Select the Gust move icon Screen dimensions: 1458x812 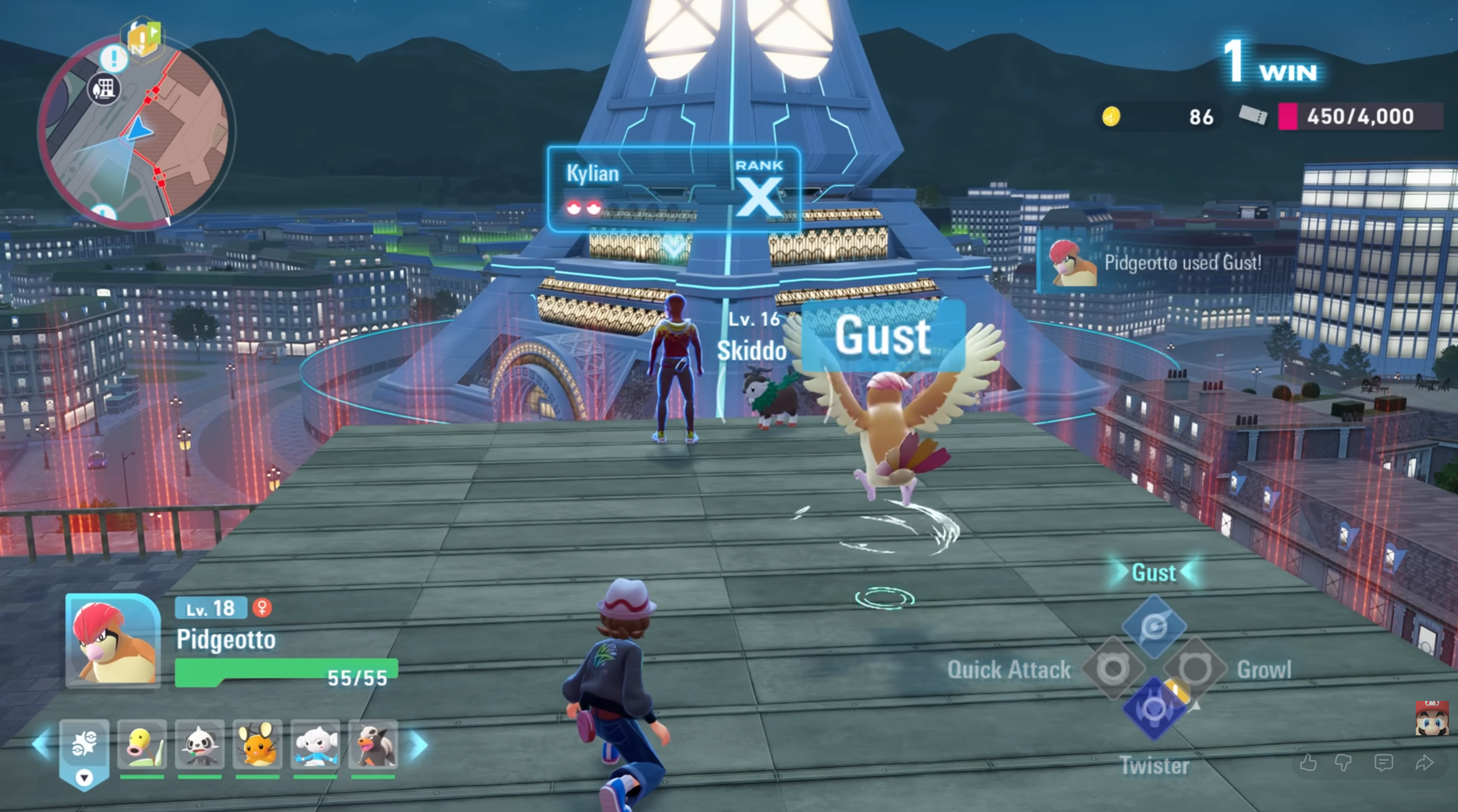click(1154, 626)
